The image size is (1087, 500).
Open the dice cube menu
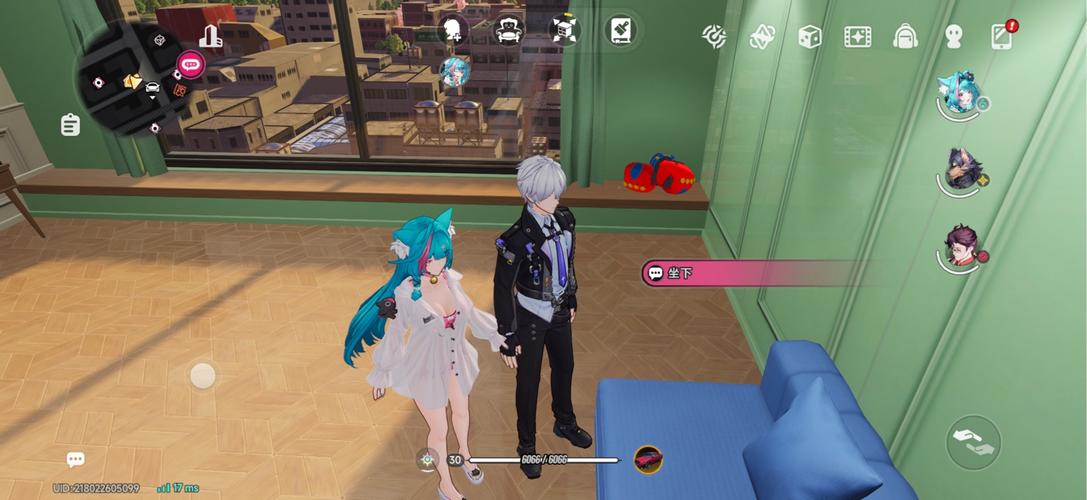tap(809, 37)
